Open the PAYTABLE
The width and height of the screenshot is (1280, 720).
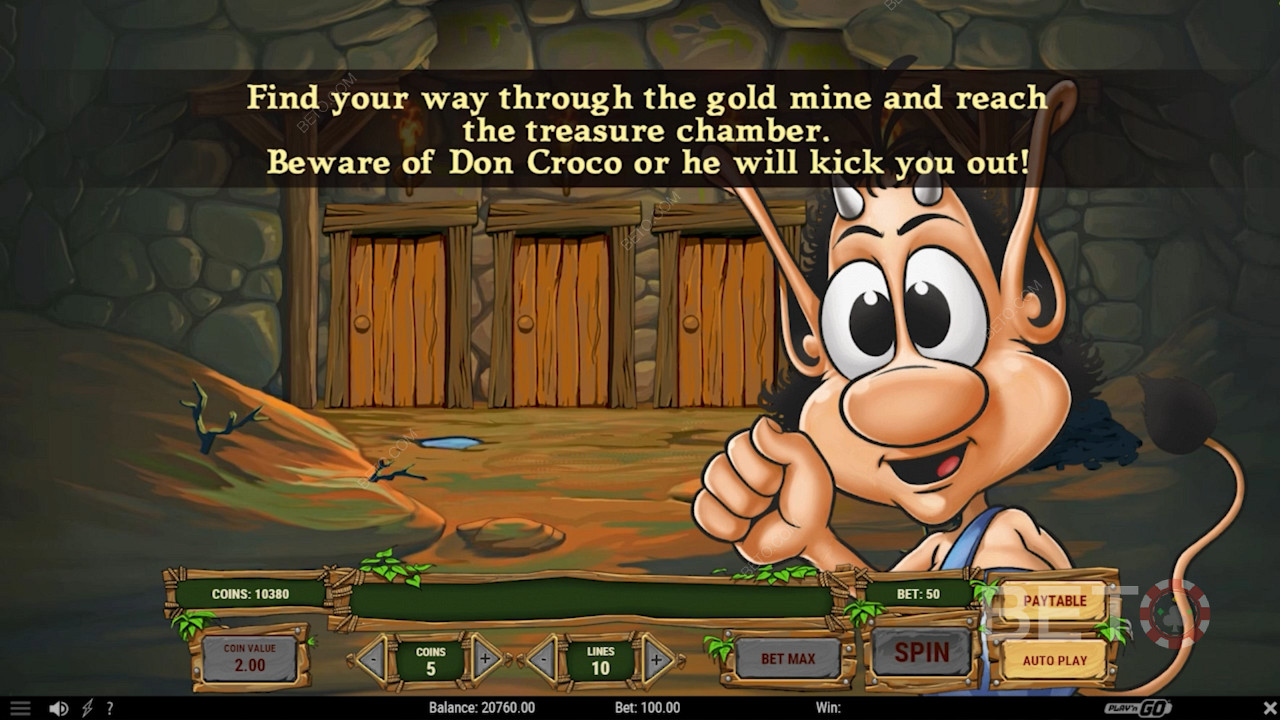pos(1054,600)
